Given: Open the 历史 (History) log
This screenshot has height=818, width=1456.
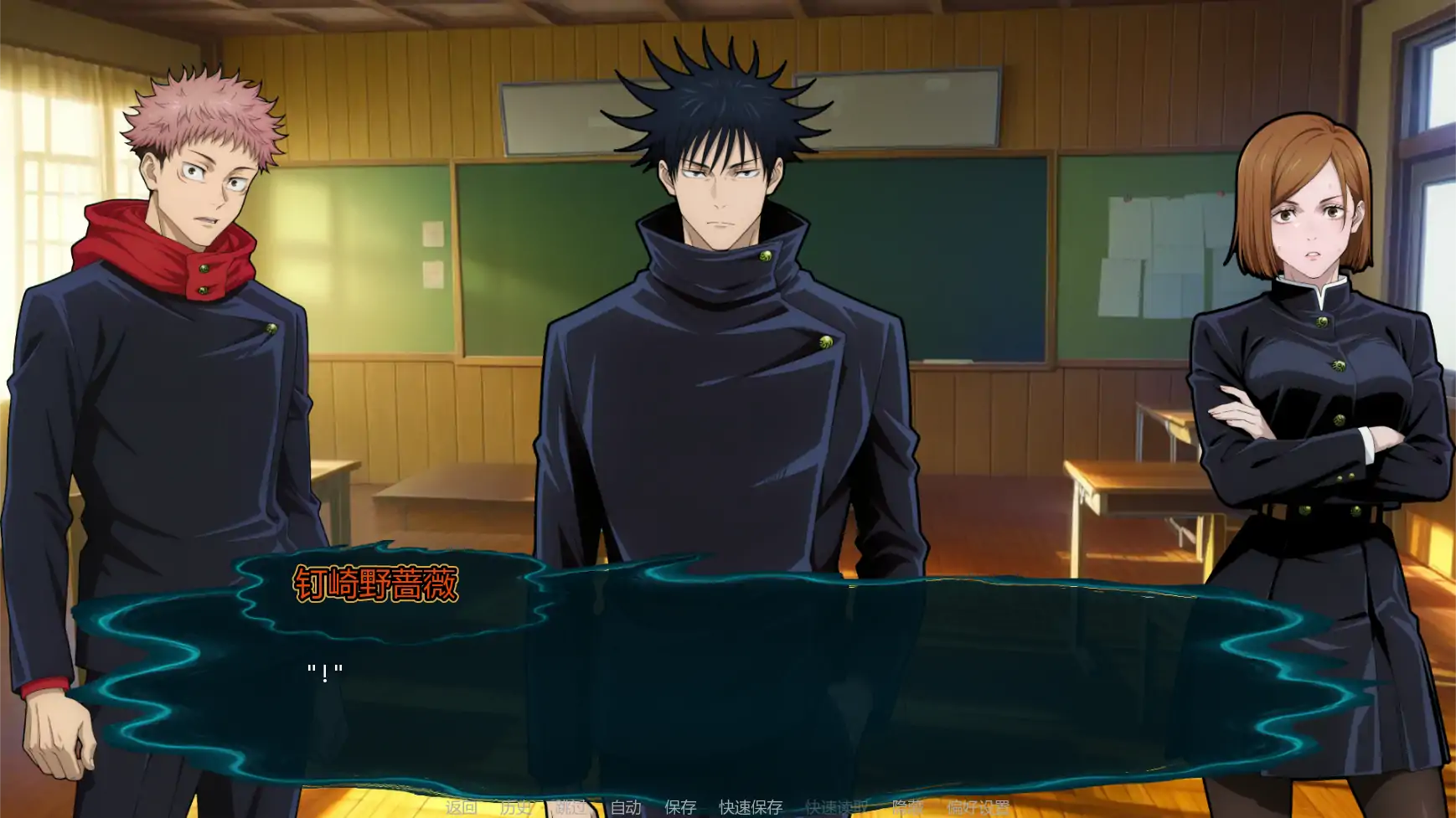Looking at the screenshot, I should point(515,807).
